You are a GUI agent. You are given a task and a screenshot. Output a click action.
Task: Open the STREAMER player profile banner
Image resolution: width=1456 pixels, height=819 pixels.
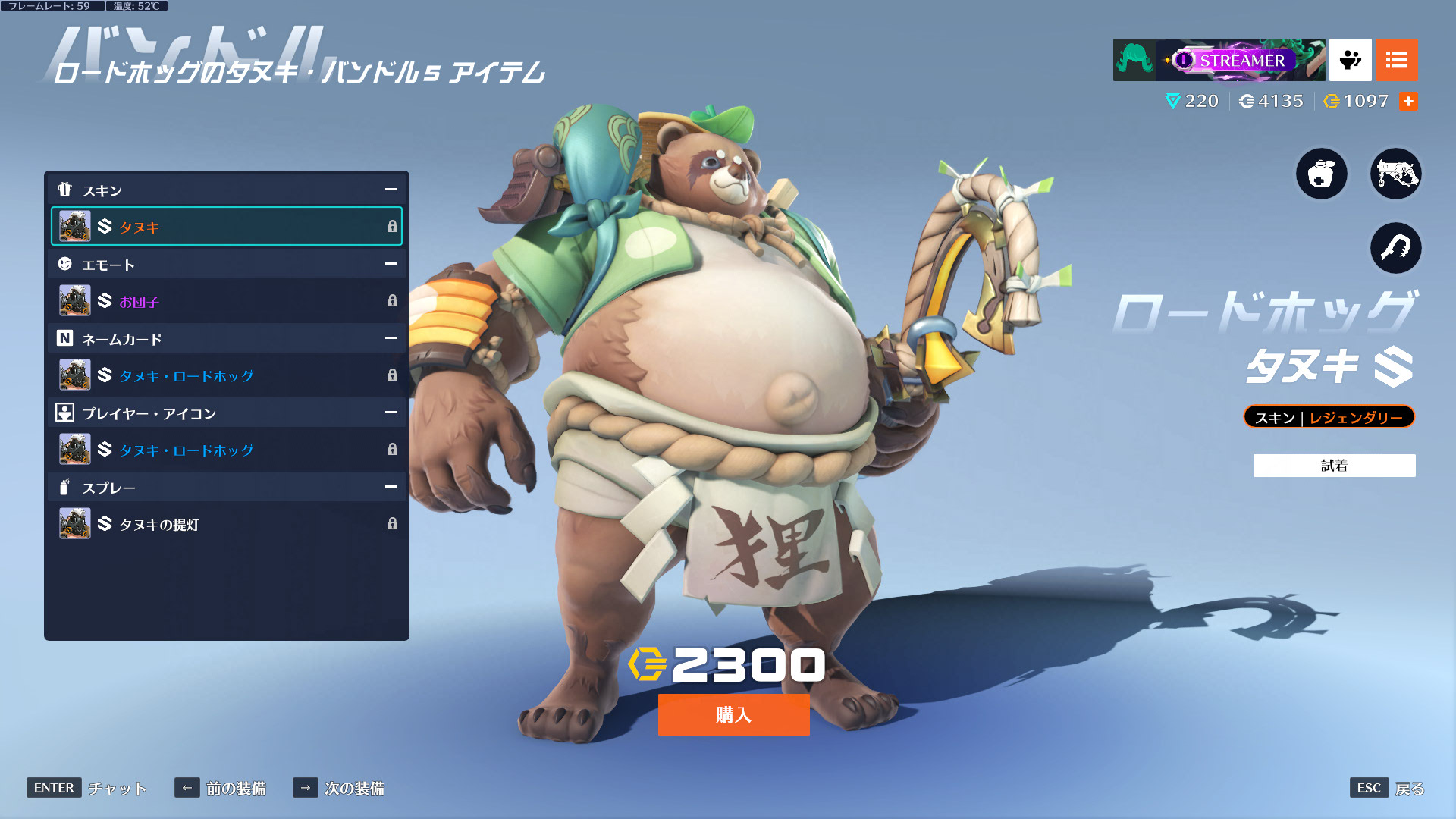pos(1219,60)
